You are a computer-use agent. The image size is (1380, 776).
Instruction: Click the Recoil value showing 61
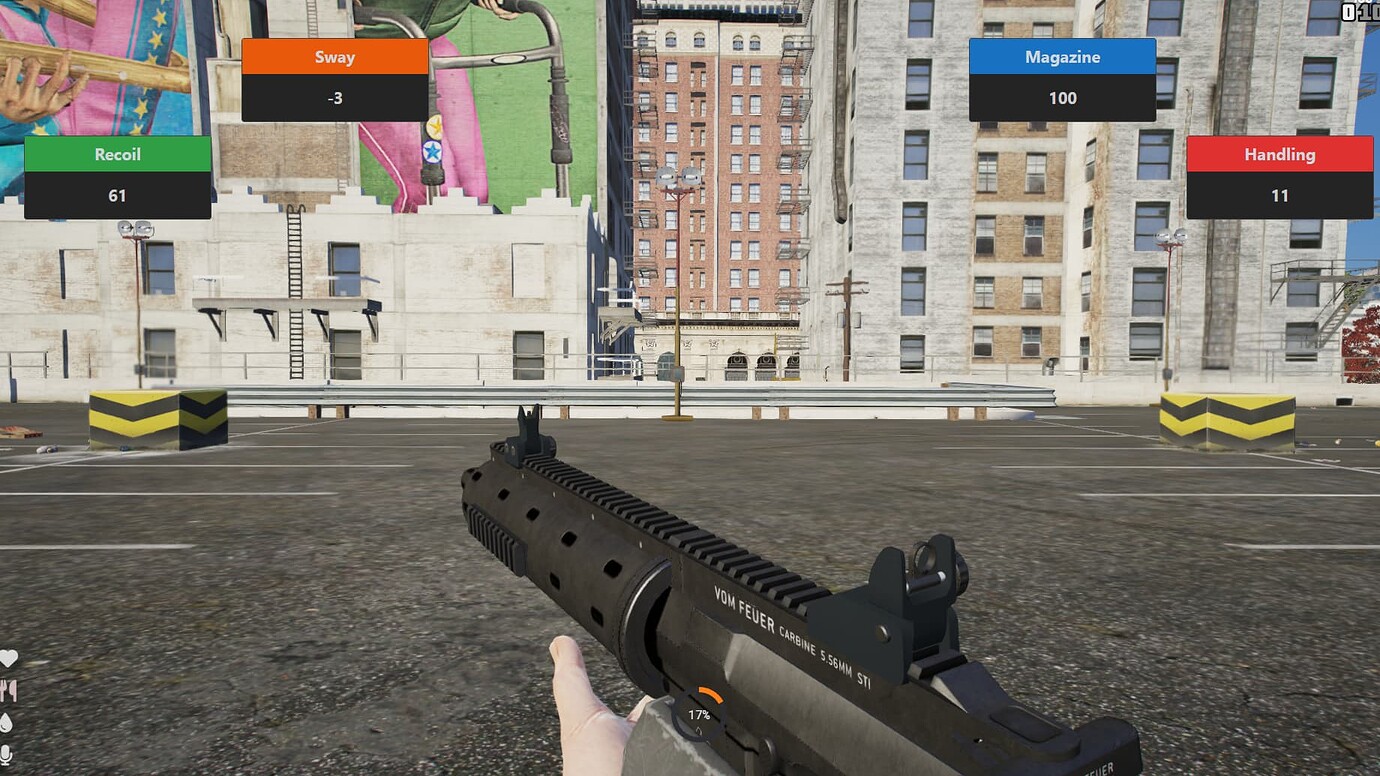tap(117, 196)
